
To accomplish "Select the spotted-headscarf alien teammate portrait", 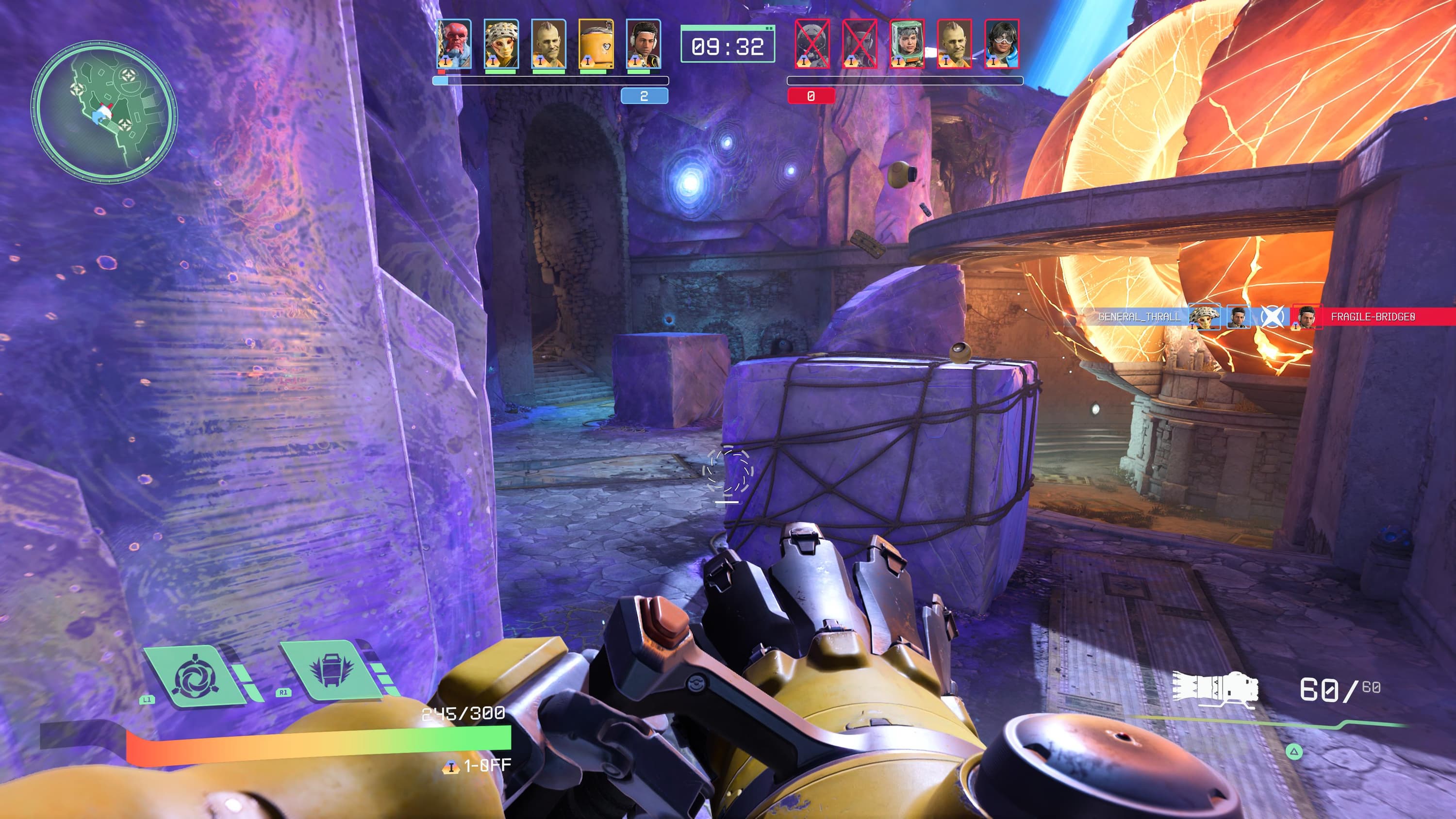I will [x=501, y=44].
